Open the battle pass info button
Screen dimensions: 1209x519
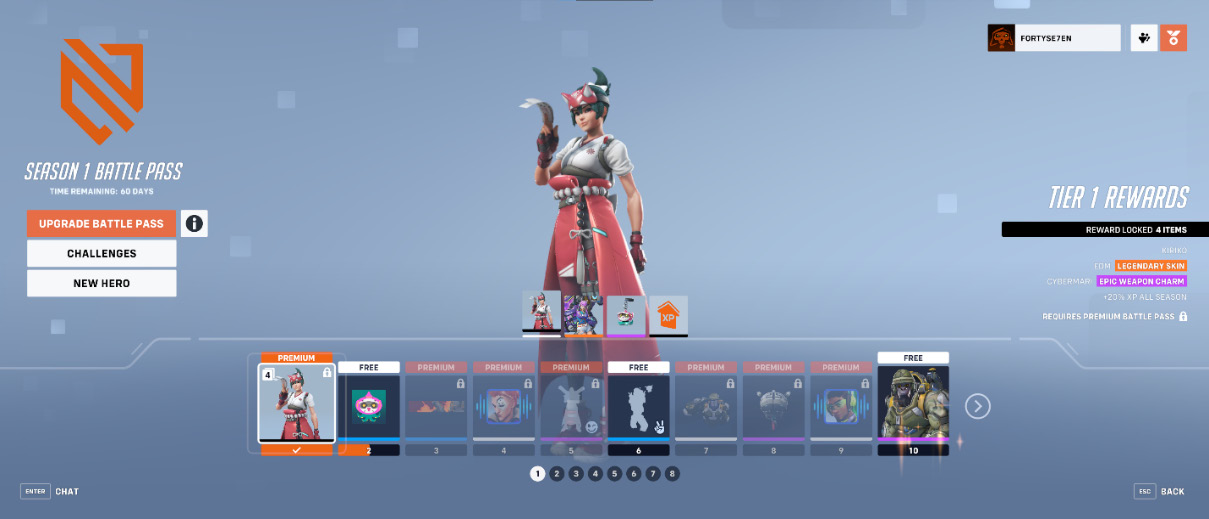coord(194,223)
